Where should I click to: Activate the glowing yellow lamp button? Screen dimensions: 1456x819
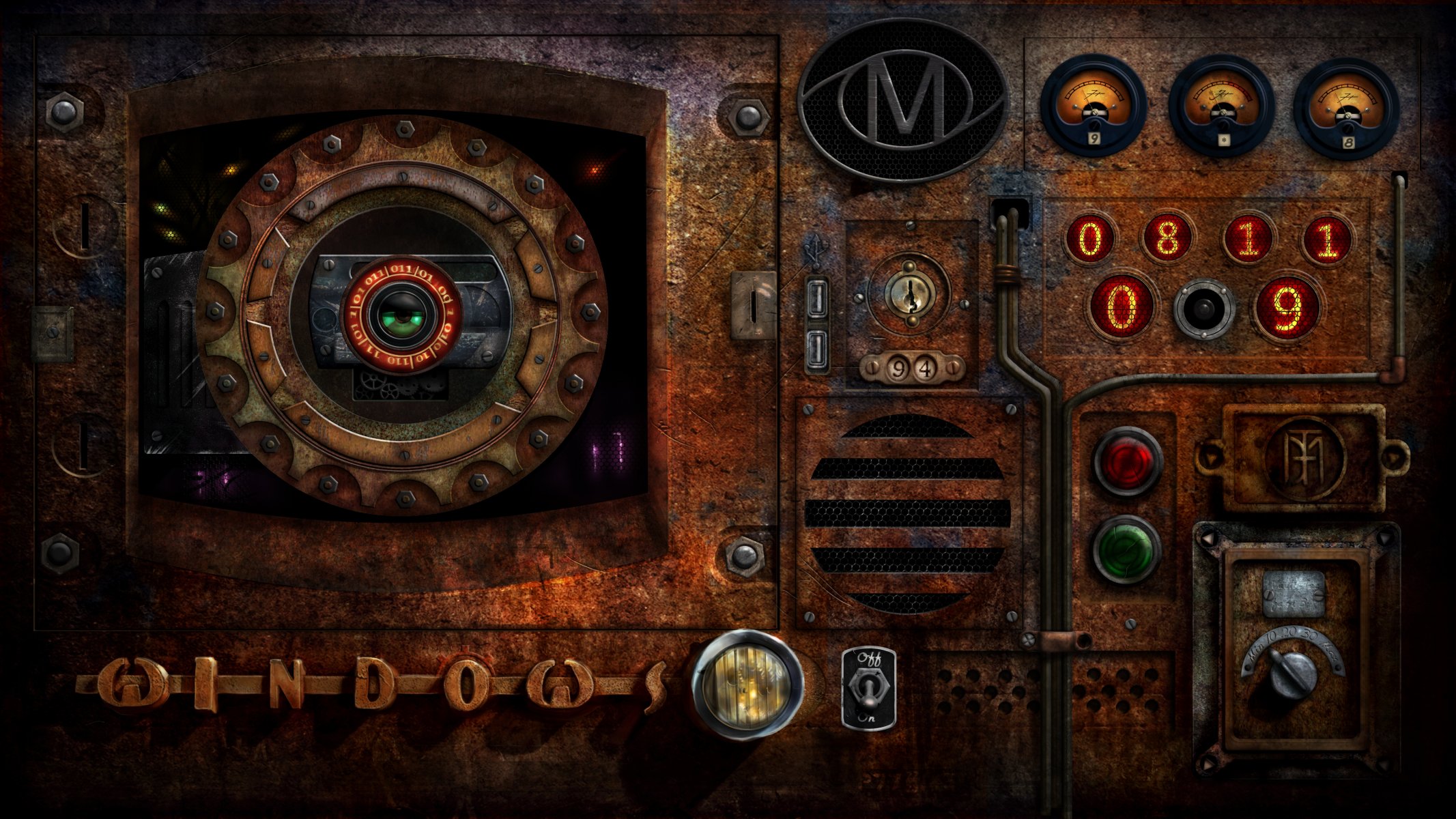[747, 685]
